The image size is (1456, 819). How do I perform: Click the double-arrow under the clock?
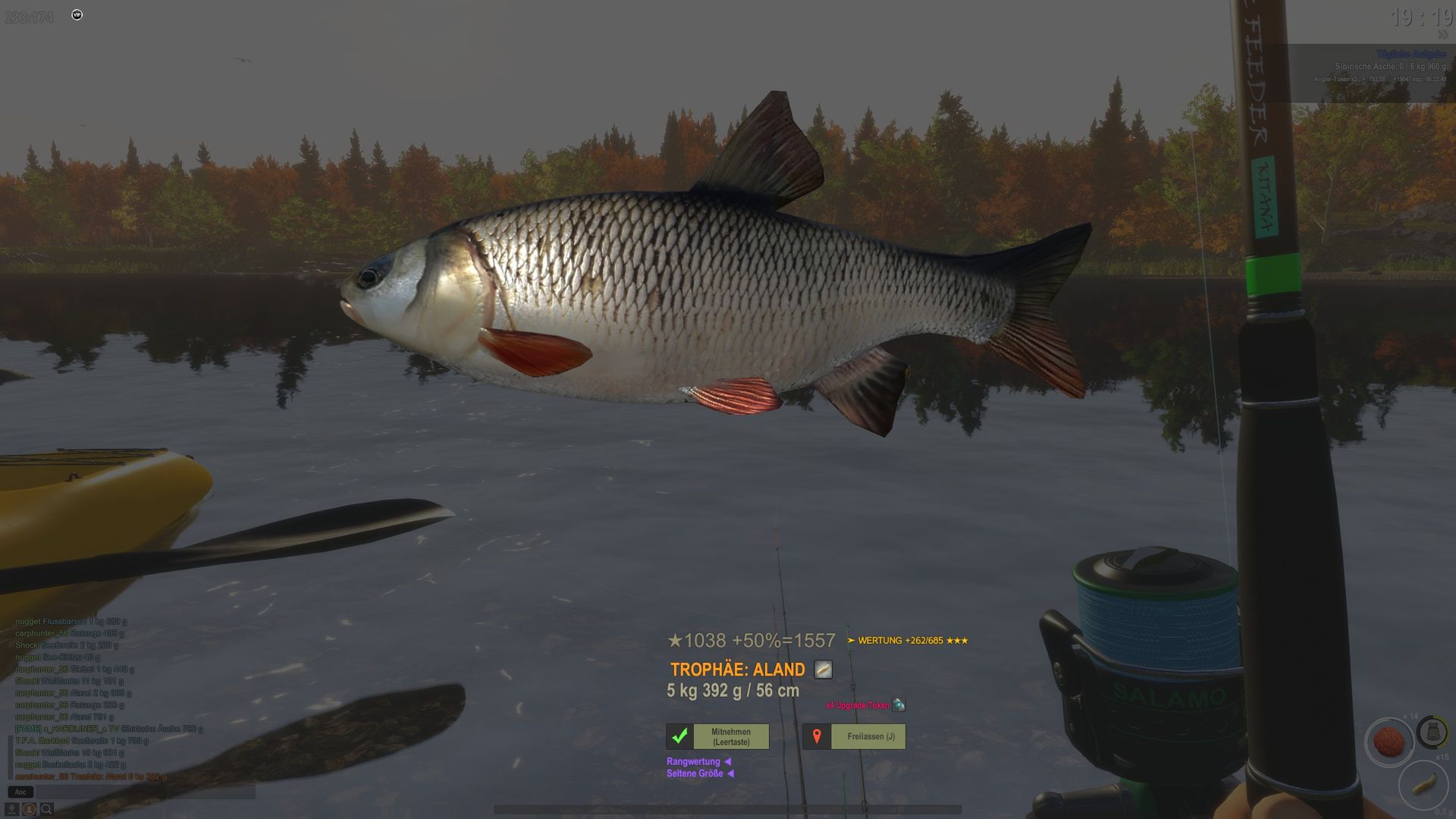coord(1442,35)
